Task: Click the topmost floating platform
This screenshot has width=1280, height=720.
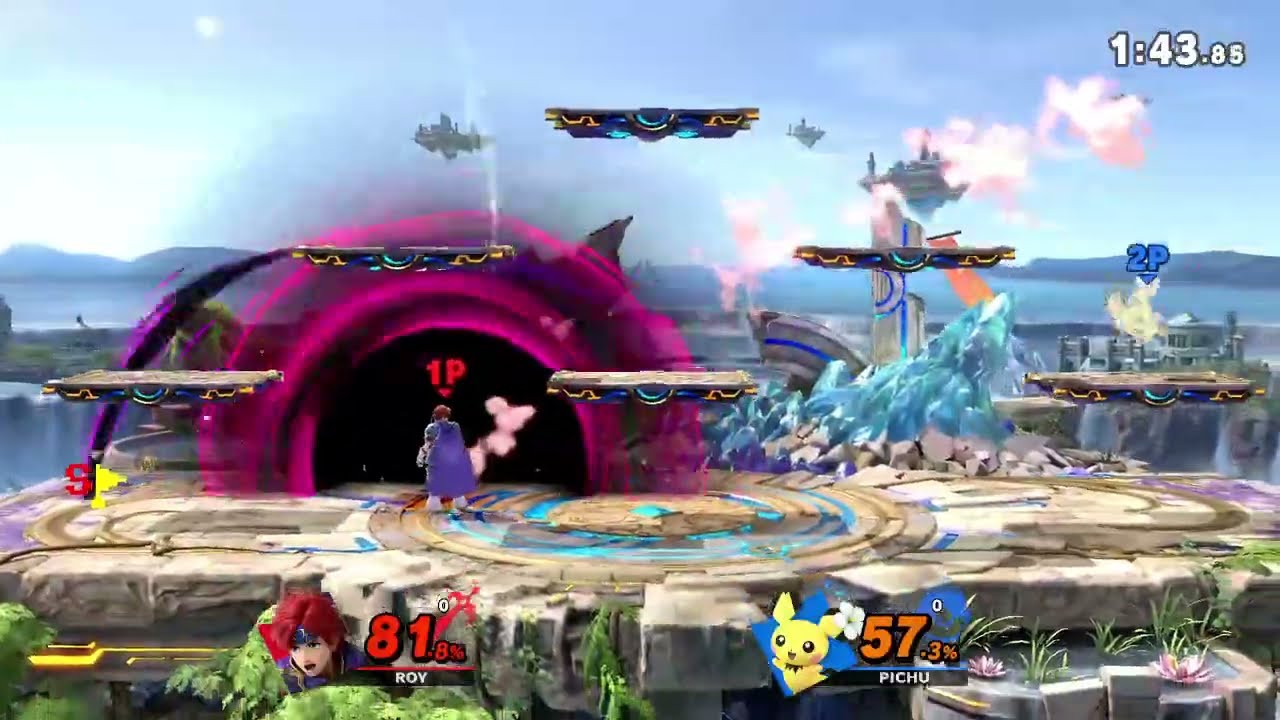Action: tap(650, 120)
